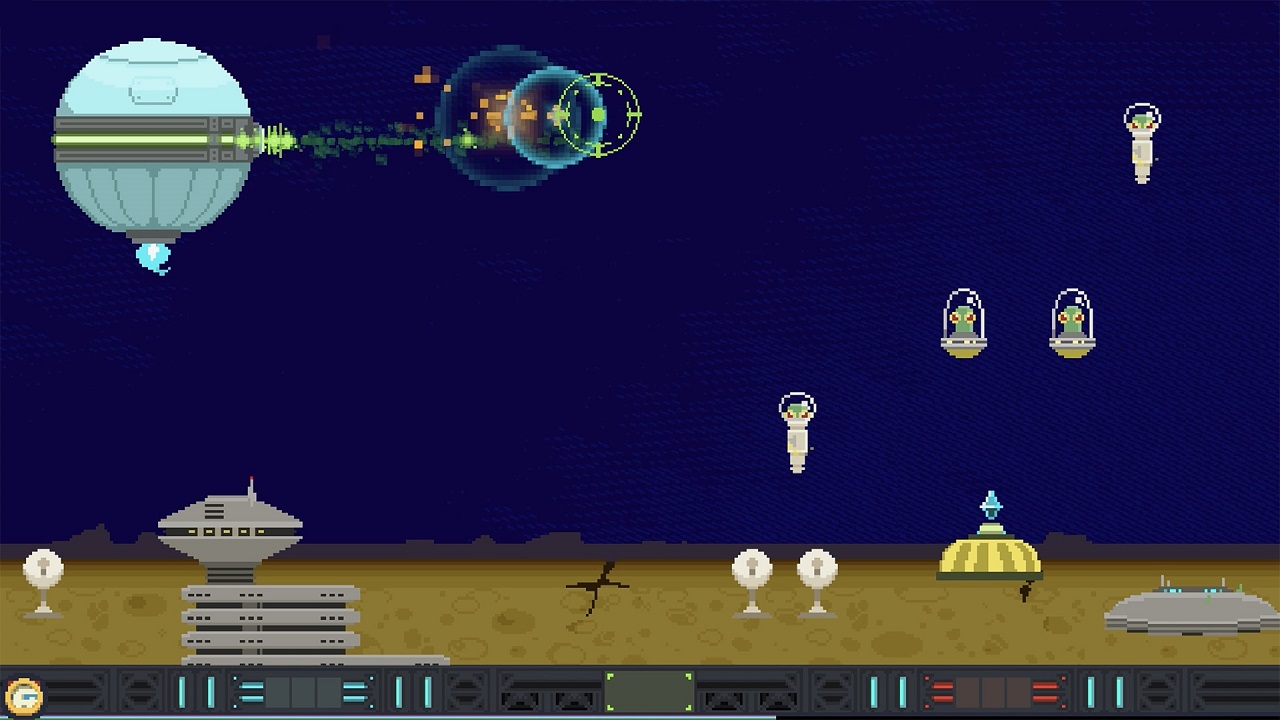Click the green-bordered center HUD display
The image size is (1280, 720).
[x=649, y=689]
